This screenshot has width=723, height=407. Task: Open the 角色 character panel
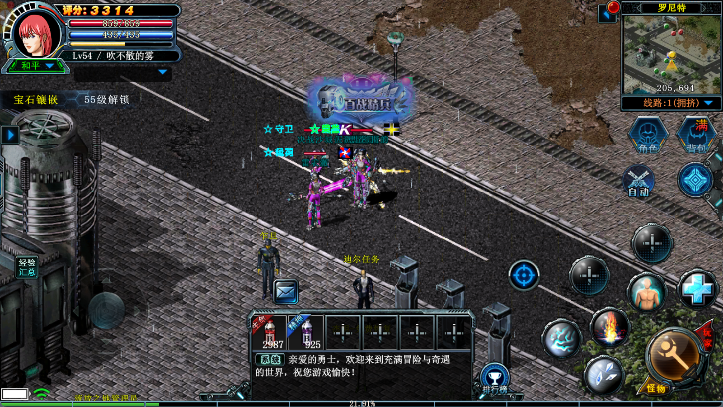pyautogui.click(x=648, y=135)
